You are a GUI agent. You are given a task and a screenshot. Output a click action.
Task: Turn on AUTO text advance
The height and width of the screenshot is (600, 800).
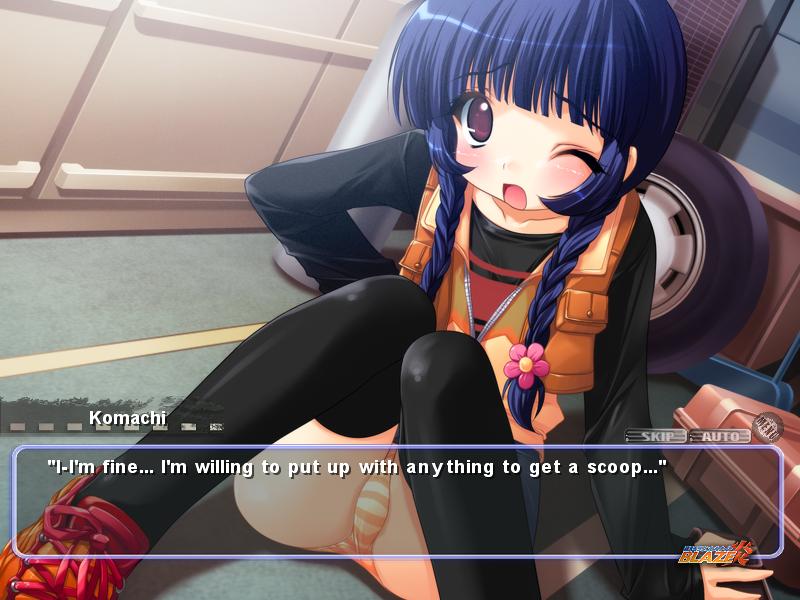click(x=719, y=436)
